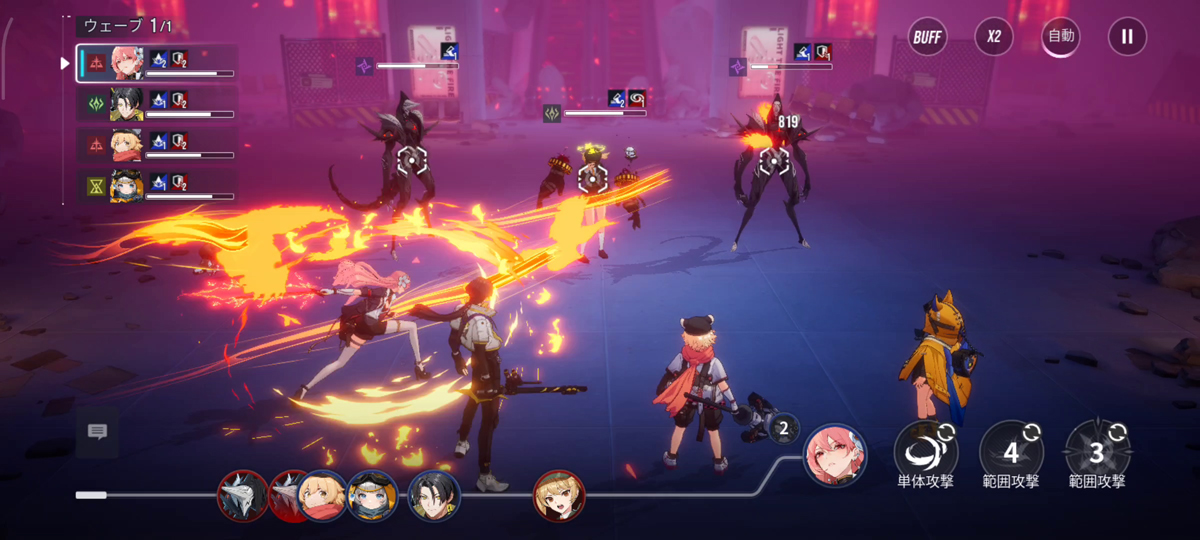Select the 範囲攻撃 skill with cooldown 4
Image resolution: width=1200 pixels, height=540 pixels.
[x=1011, y=452]
